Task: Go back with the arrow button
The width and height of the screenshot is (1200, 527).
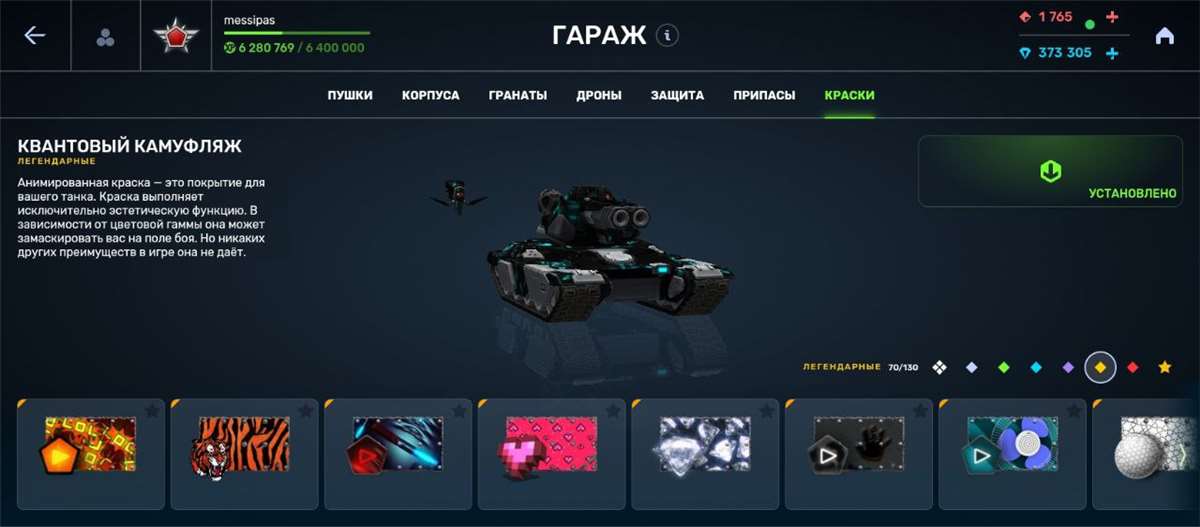Action: pyautogui.click(x=35, y=36)
